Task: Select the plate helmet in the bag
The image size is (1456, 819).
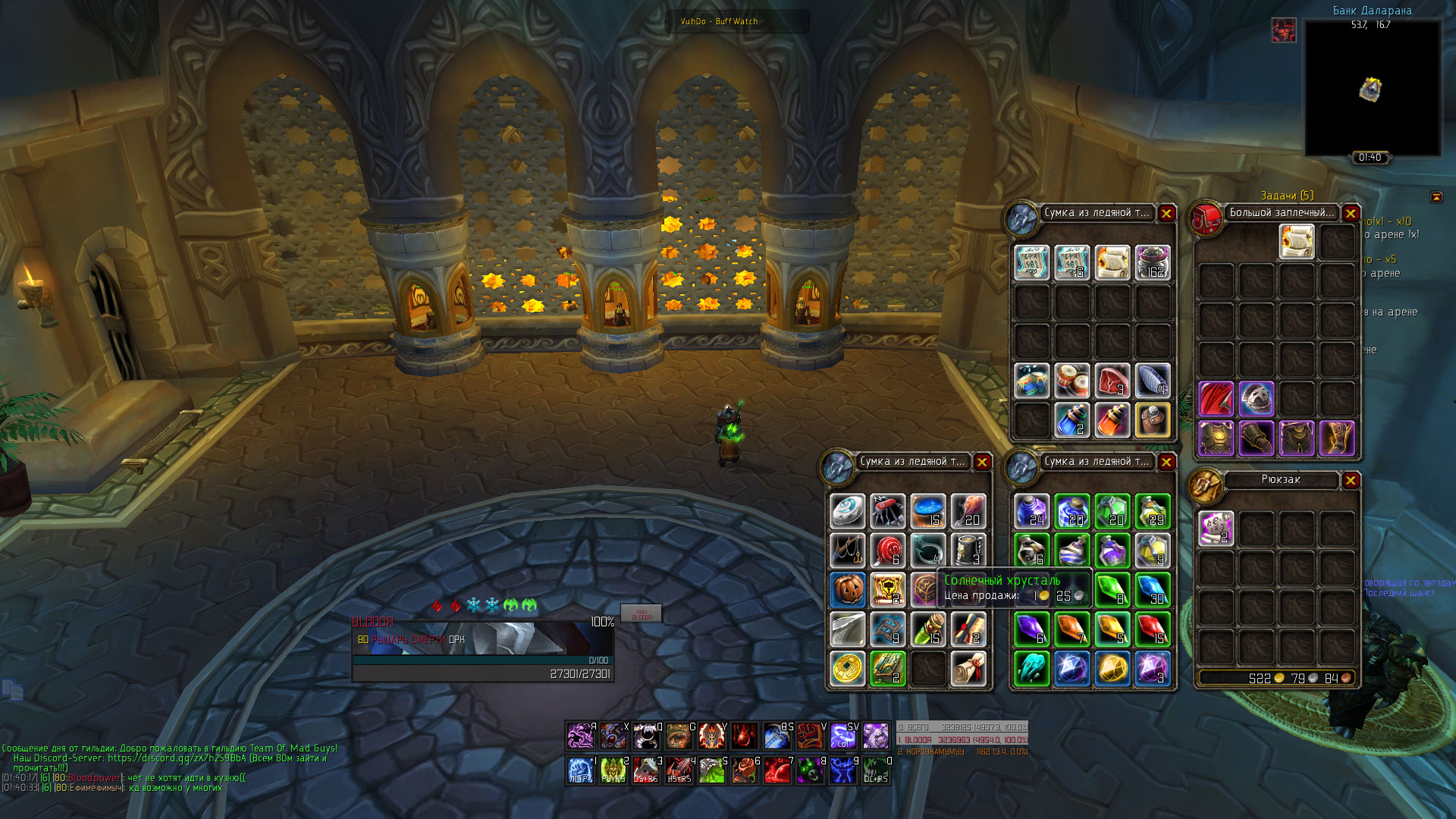Action: [1256, 399]
